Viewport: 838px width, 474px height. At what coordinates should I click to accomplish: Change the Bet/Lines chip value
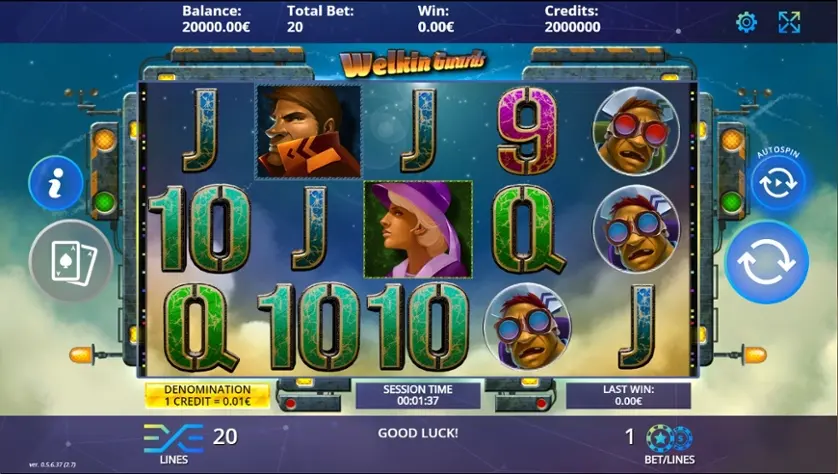point(669,438)
